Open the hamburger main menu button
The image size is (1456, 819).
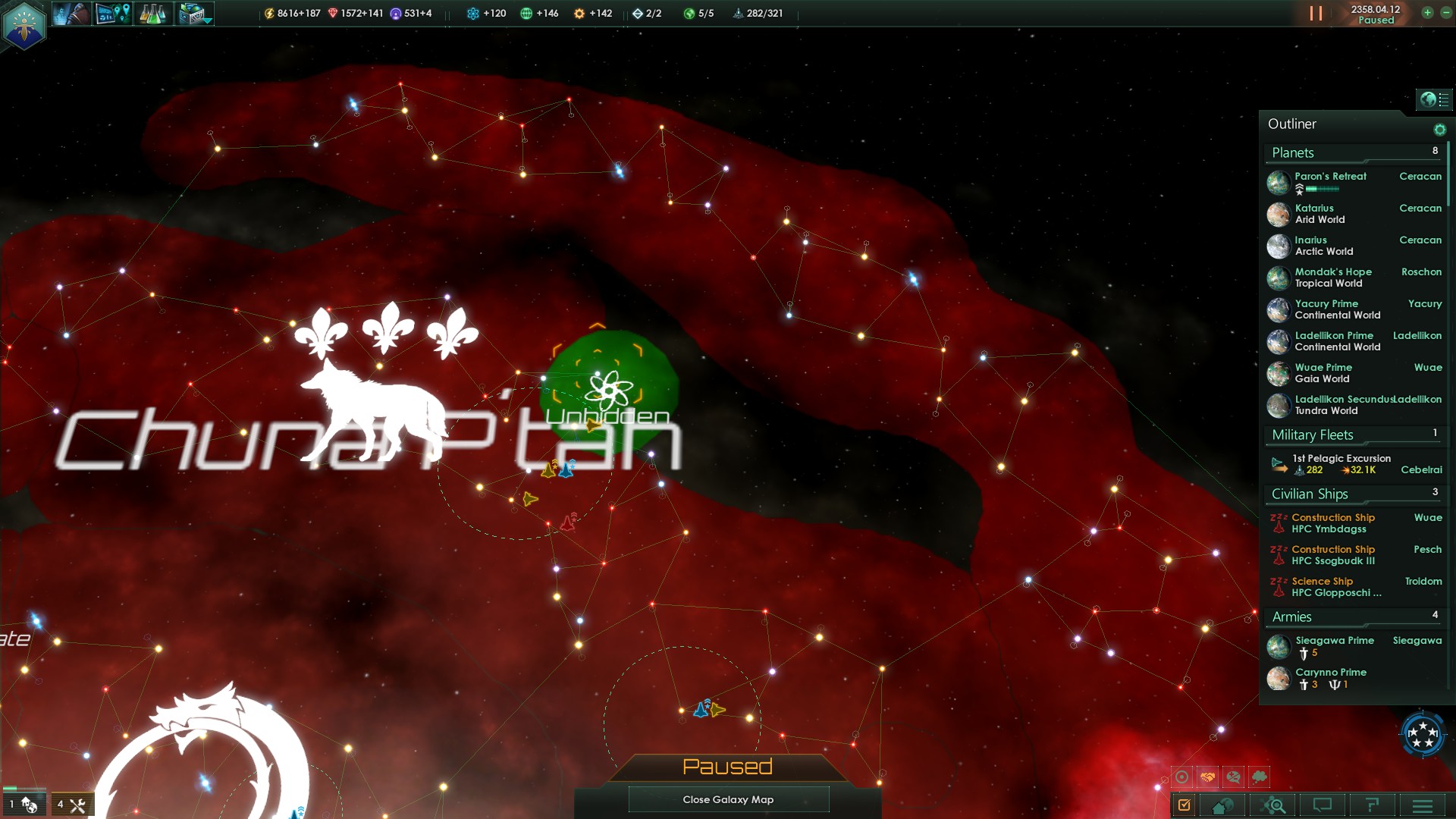[1422, 805]
